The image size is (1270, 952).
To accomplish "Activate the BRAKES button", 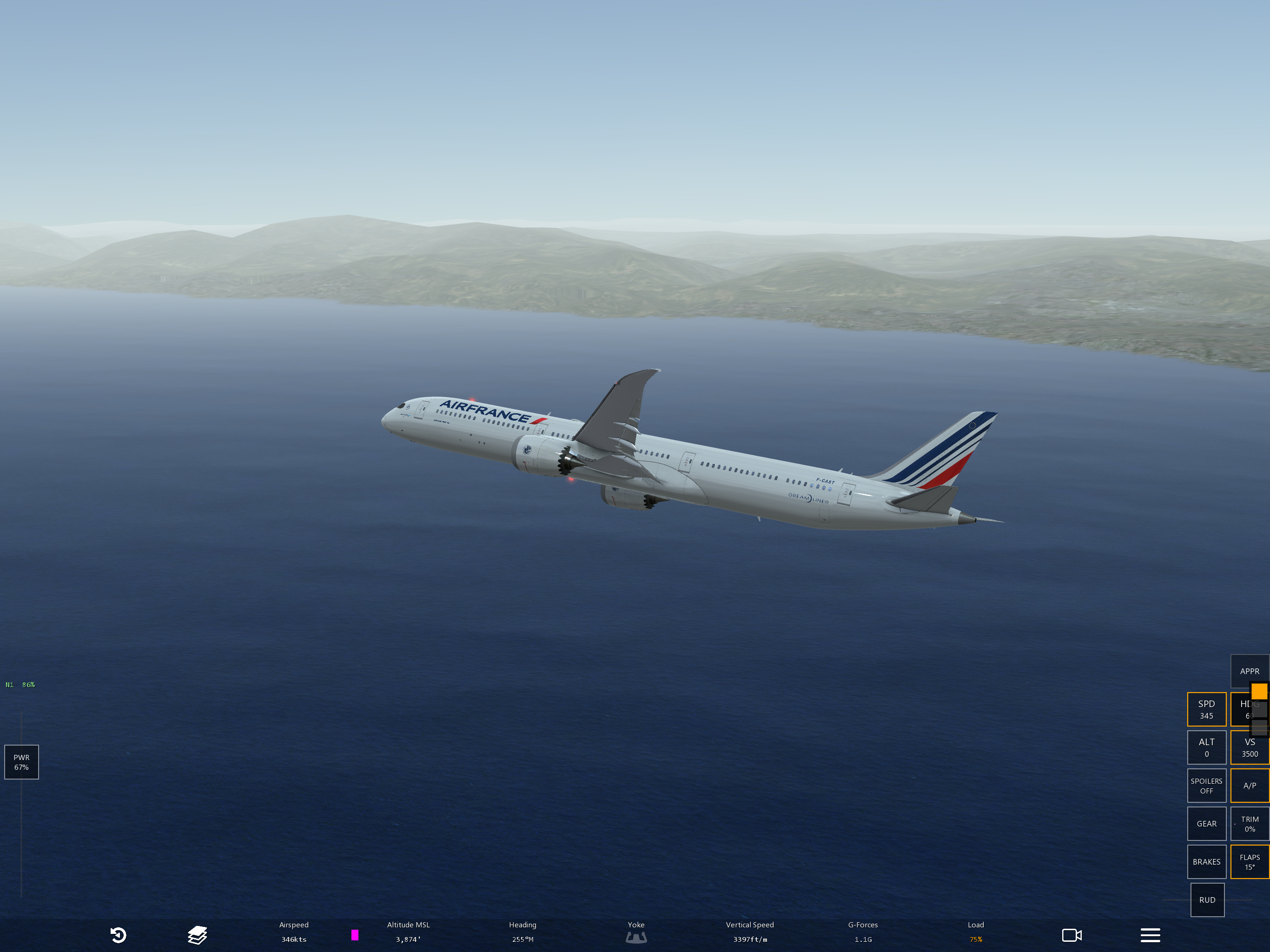I will click(x=1206, y=862).
